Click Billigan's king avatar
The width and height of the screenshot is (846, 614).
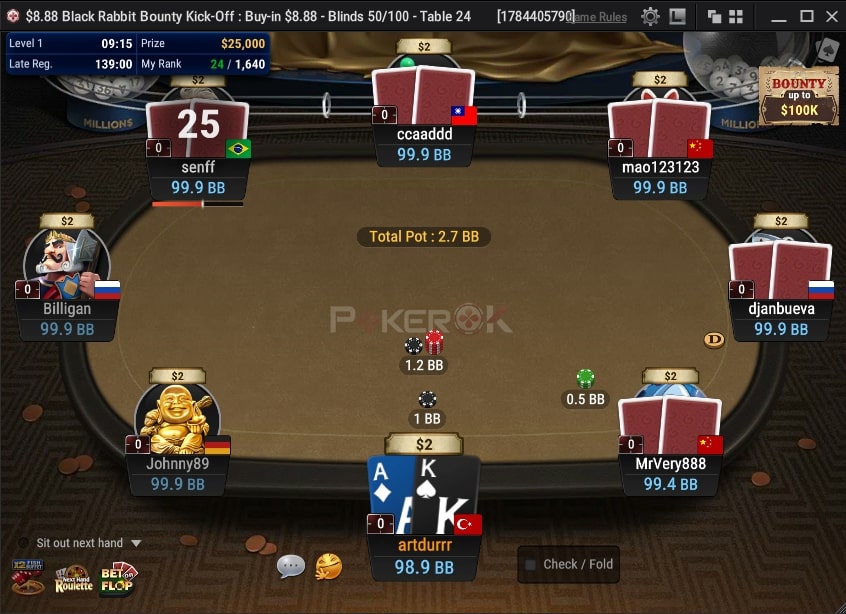[67, 265]
